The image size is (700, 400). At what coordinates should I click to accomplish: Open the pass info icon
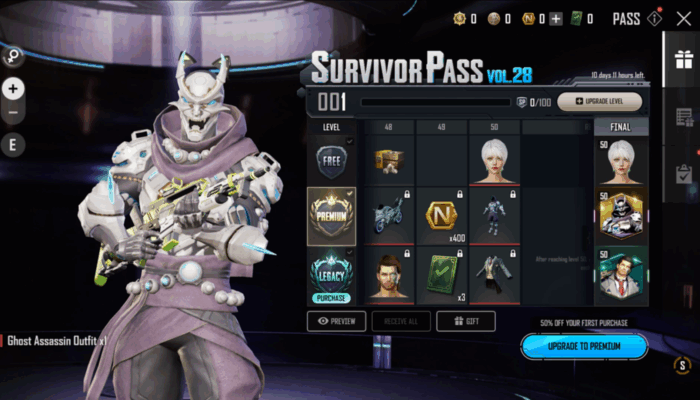tap(655, 18)
